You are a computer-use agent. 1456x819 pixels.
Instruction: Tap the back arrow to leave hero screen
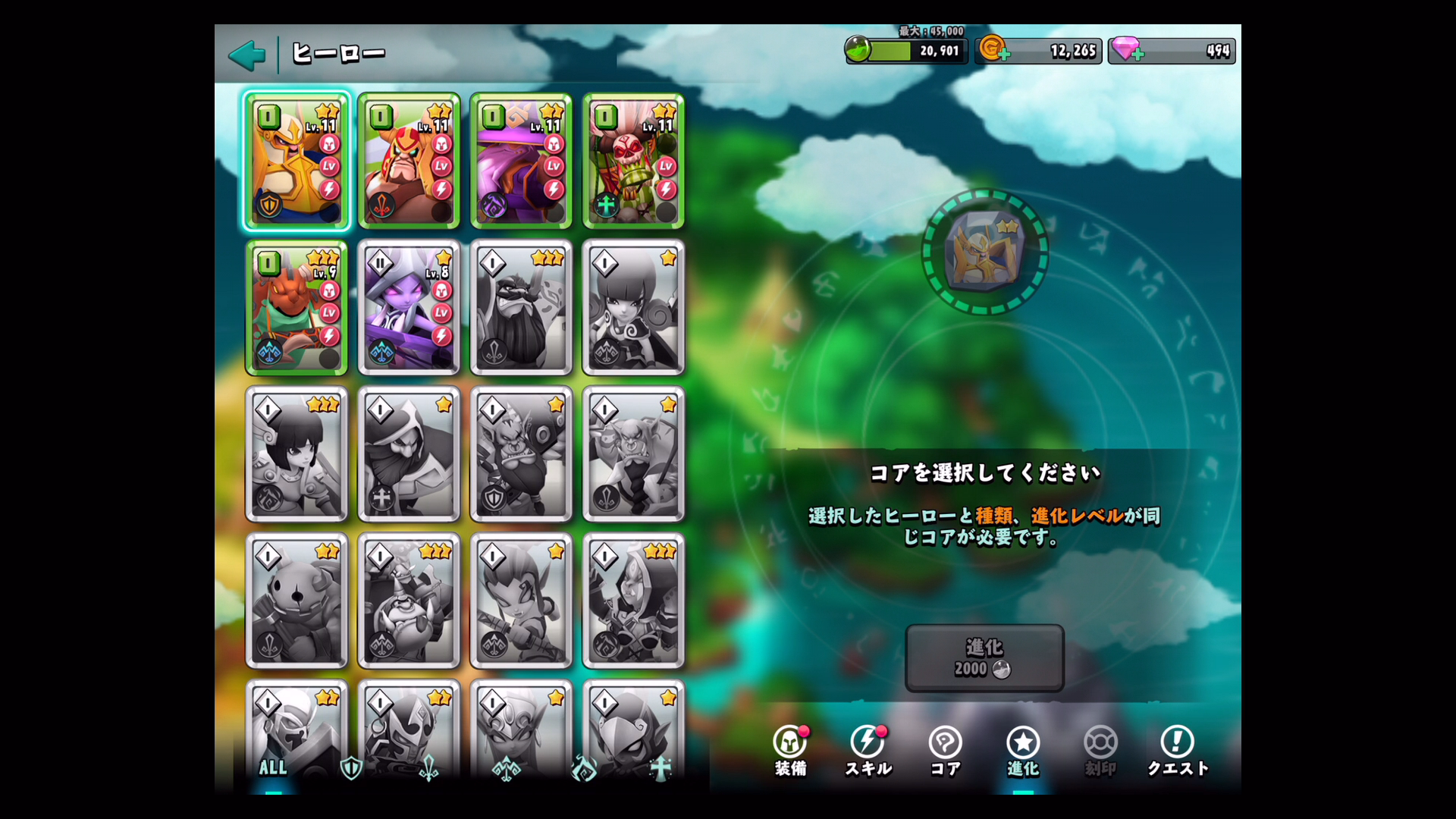coord(246,54)
